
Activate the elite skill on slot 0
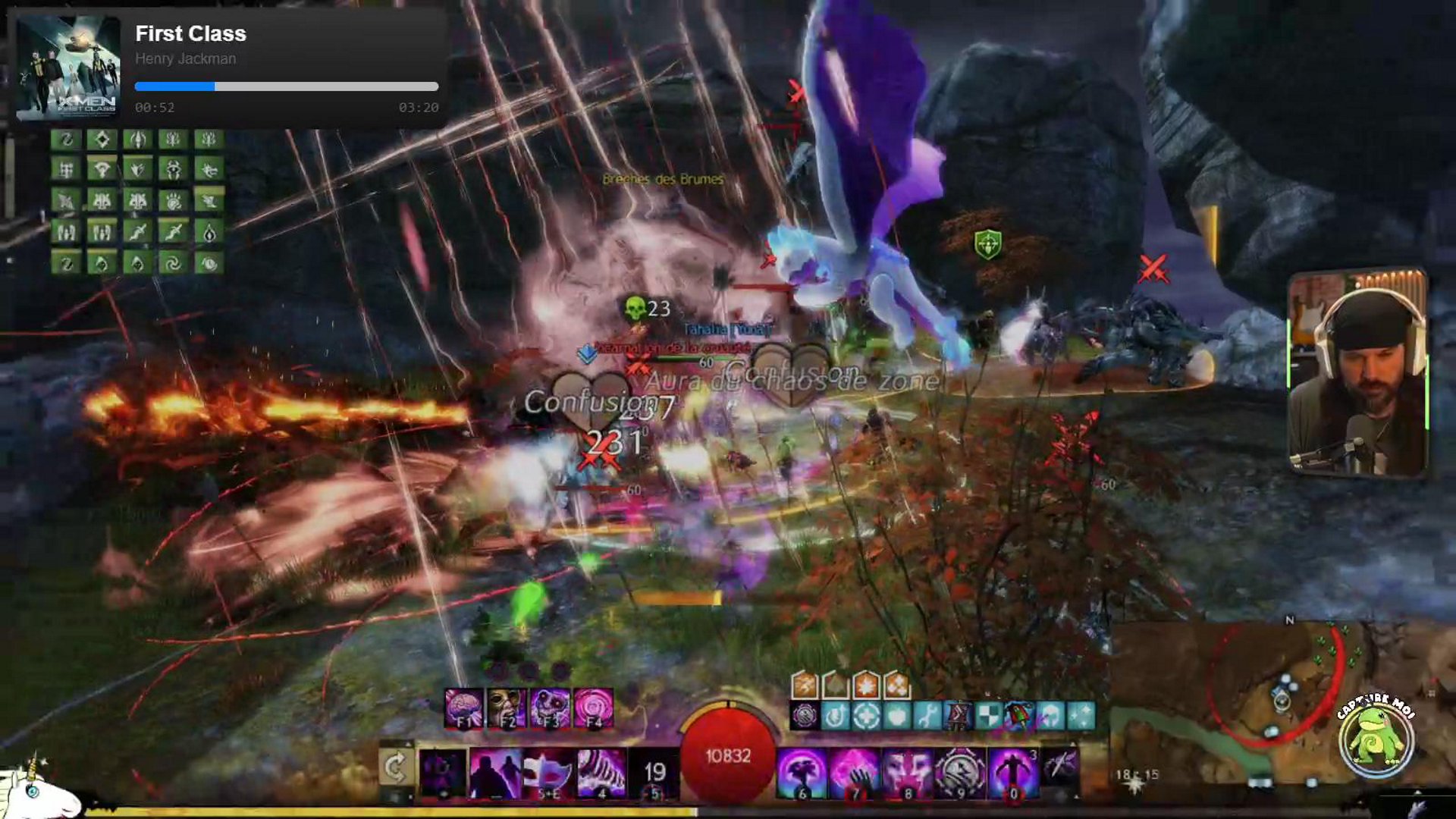pos(1013,773)
